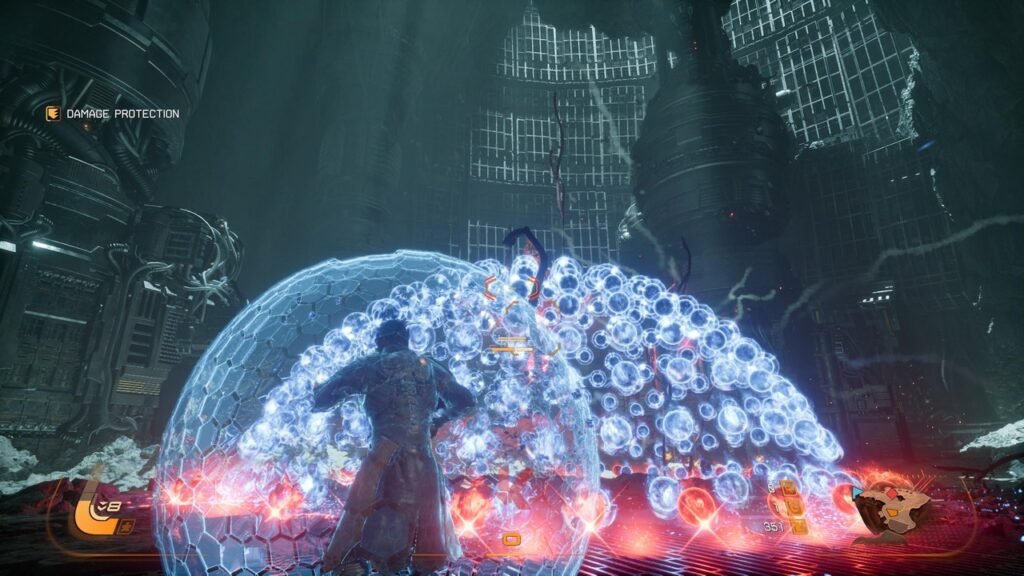The height and width of the screenshot is (576, 1024).
Task: Click the top icon in the resource stack
Action: 788,488
